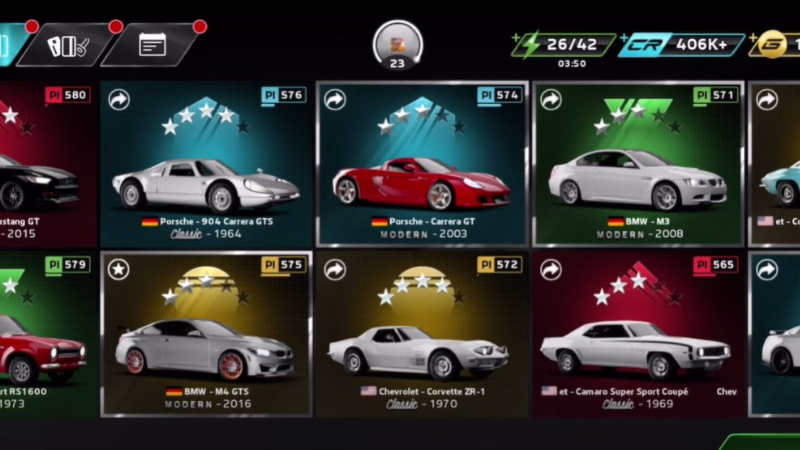This screenshot has height=450, width=800.
Task: Switch to the calendar list tab
Action: (x=153, y=45)
